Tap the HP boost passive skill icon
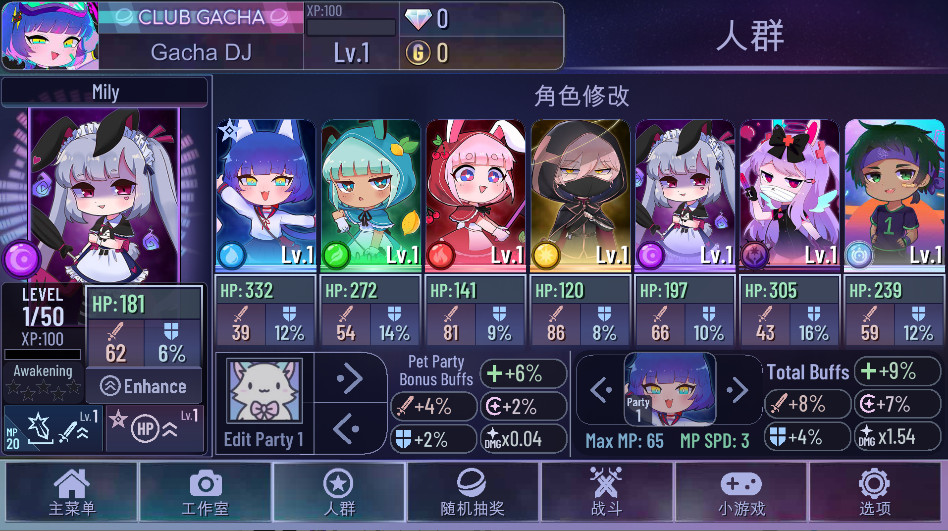The width and height of the screenshot is (948, 531). click(x=154, y=429)
